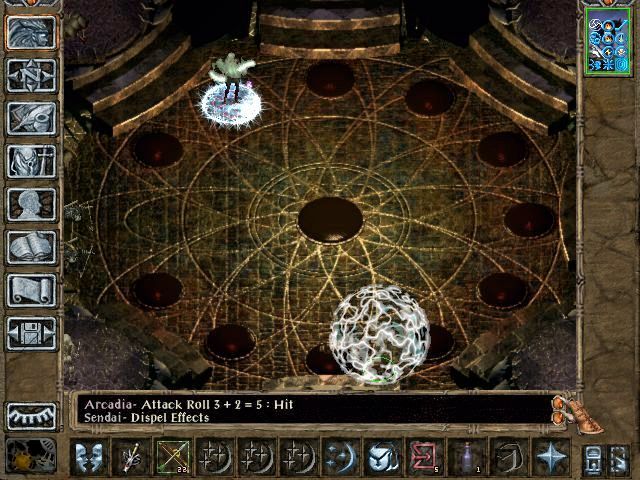Rest the party with the closed-eye button
Image resolution: width=640 pixels, height=480 pixels.
click(31, 415)
